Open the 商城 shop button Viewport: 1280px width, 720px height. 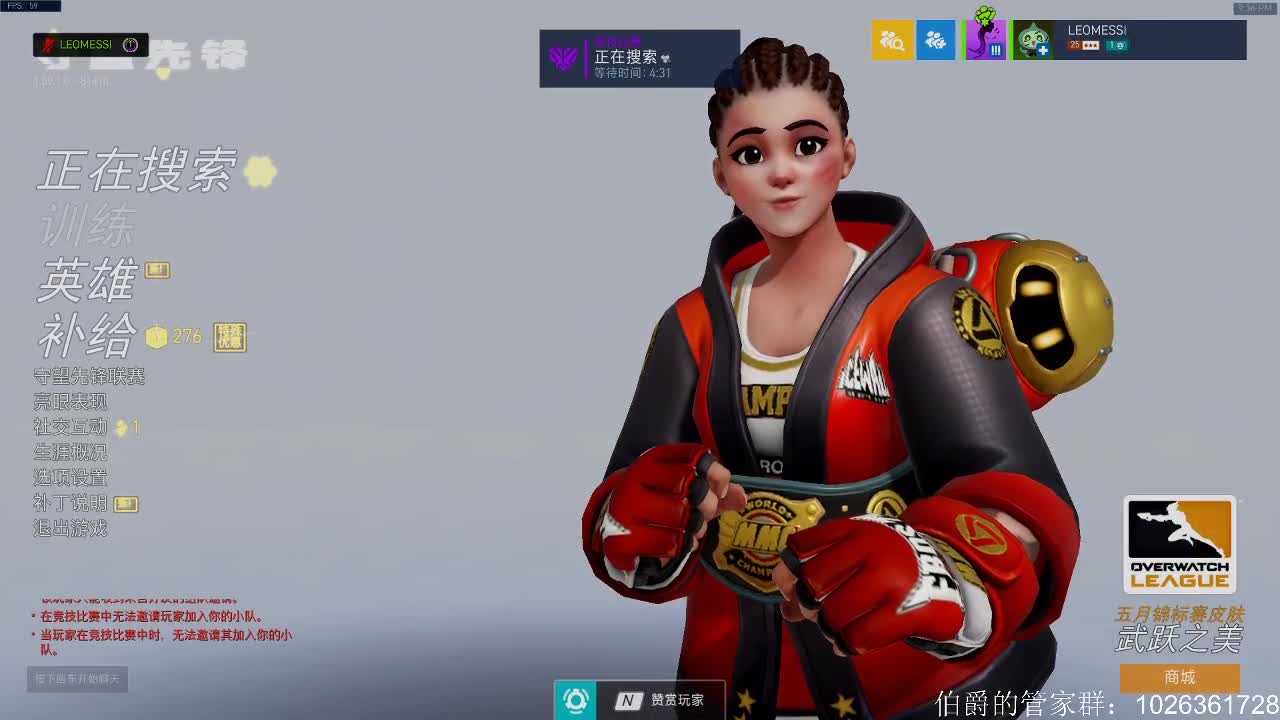(1180, 677)
